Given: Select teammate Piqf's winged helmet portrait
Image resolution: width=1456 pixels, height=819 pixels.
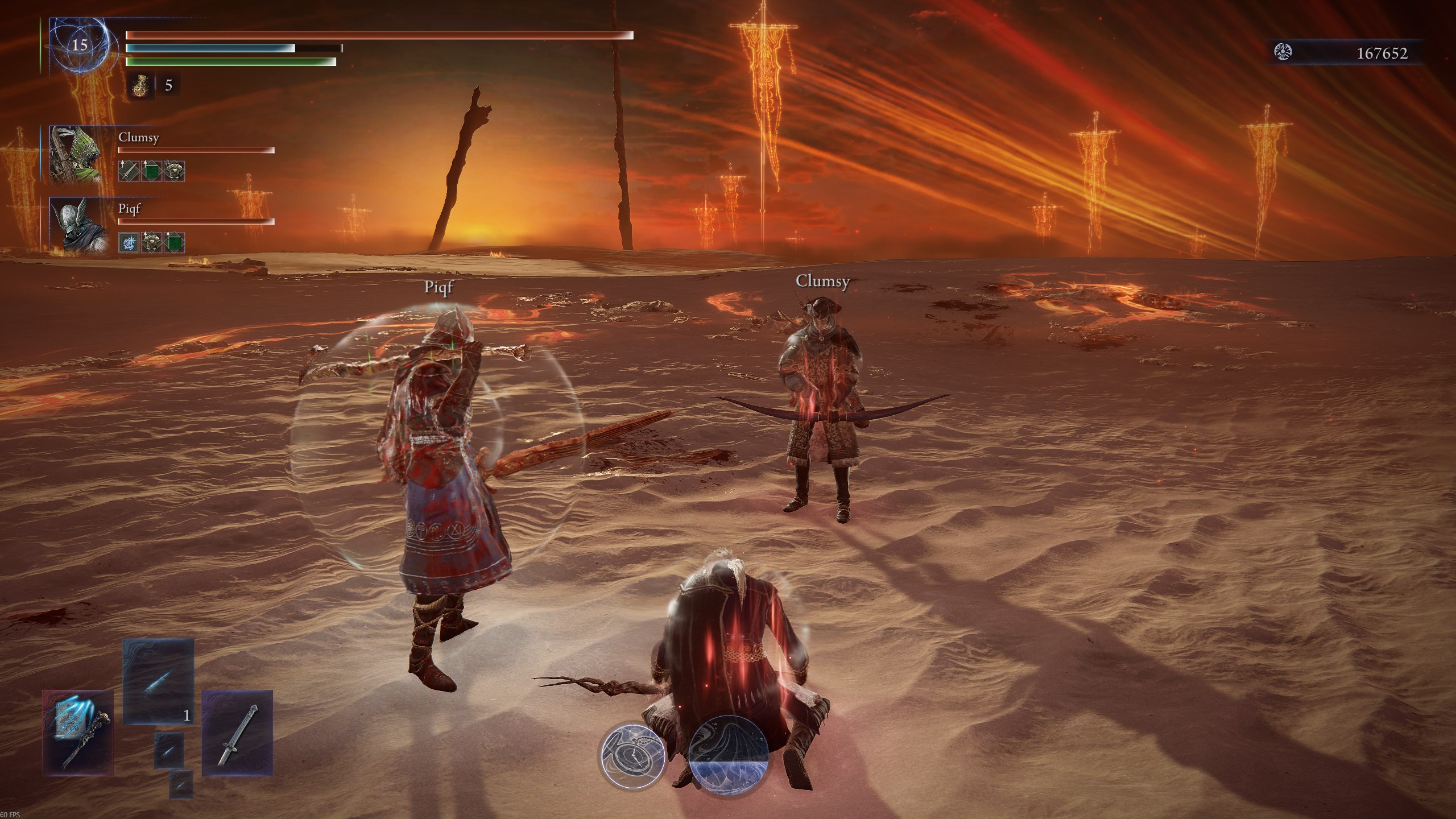Looking at the screenshot, I should pyautogui.click(x=76, y=225).
